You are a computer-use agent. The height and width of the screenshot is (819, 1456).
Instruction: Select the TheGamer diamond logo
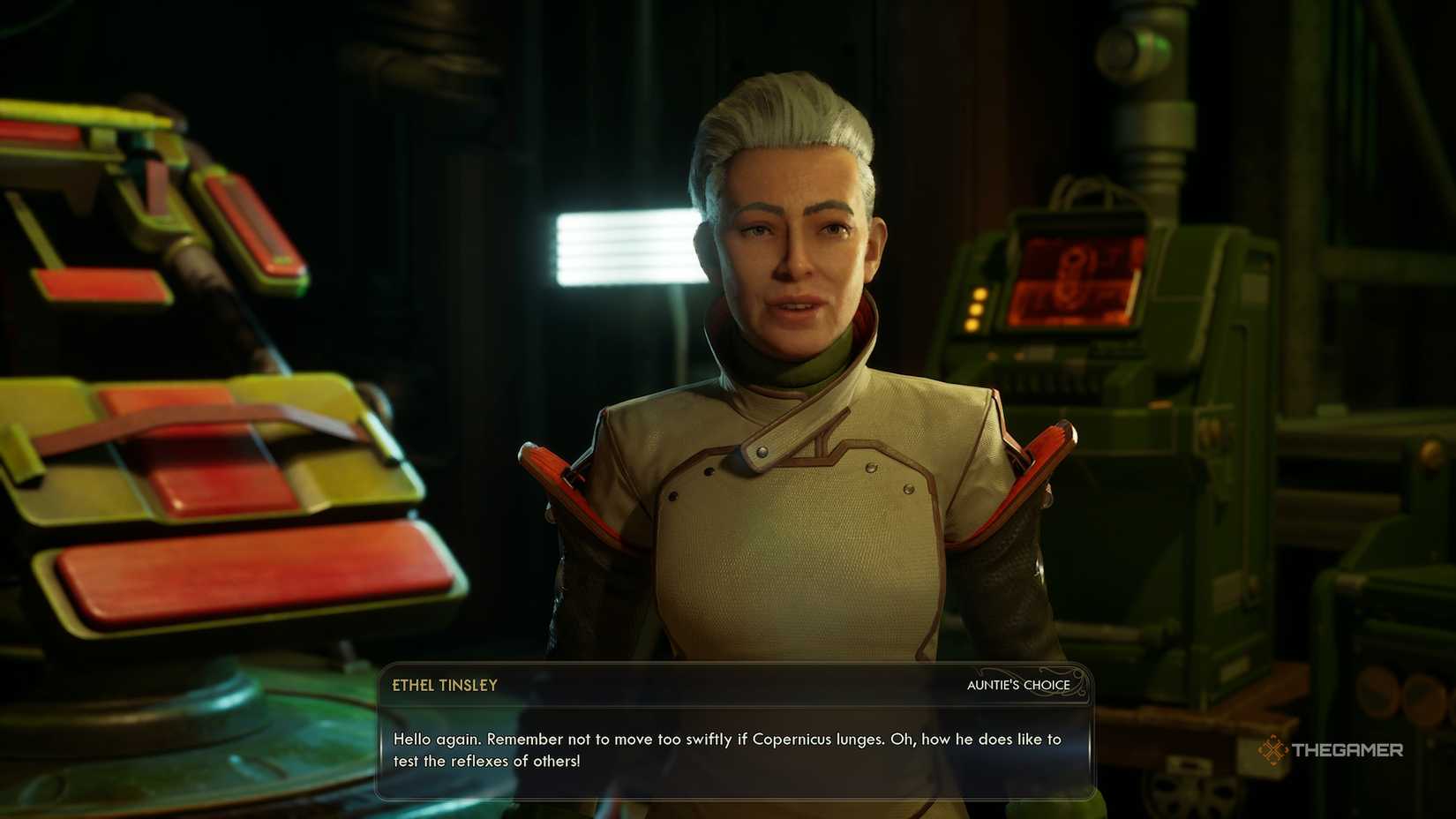pos(1273,749)
